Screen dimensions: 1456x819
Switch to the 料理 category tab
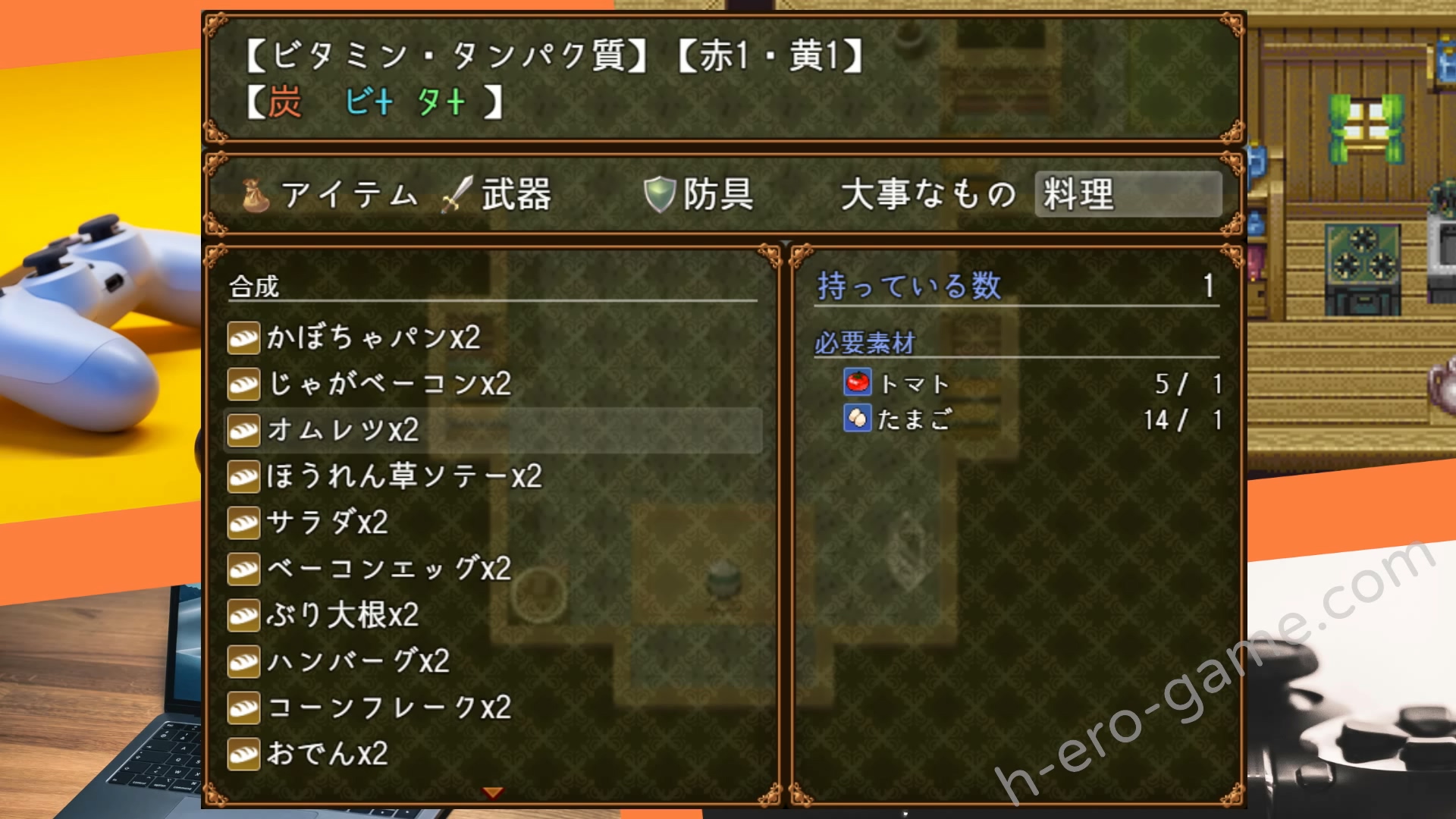point(1080,194)
